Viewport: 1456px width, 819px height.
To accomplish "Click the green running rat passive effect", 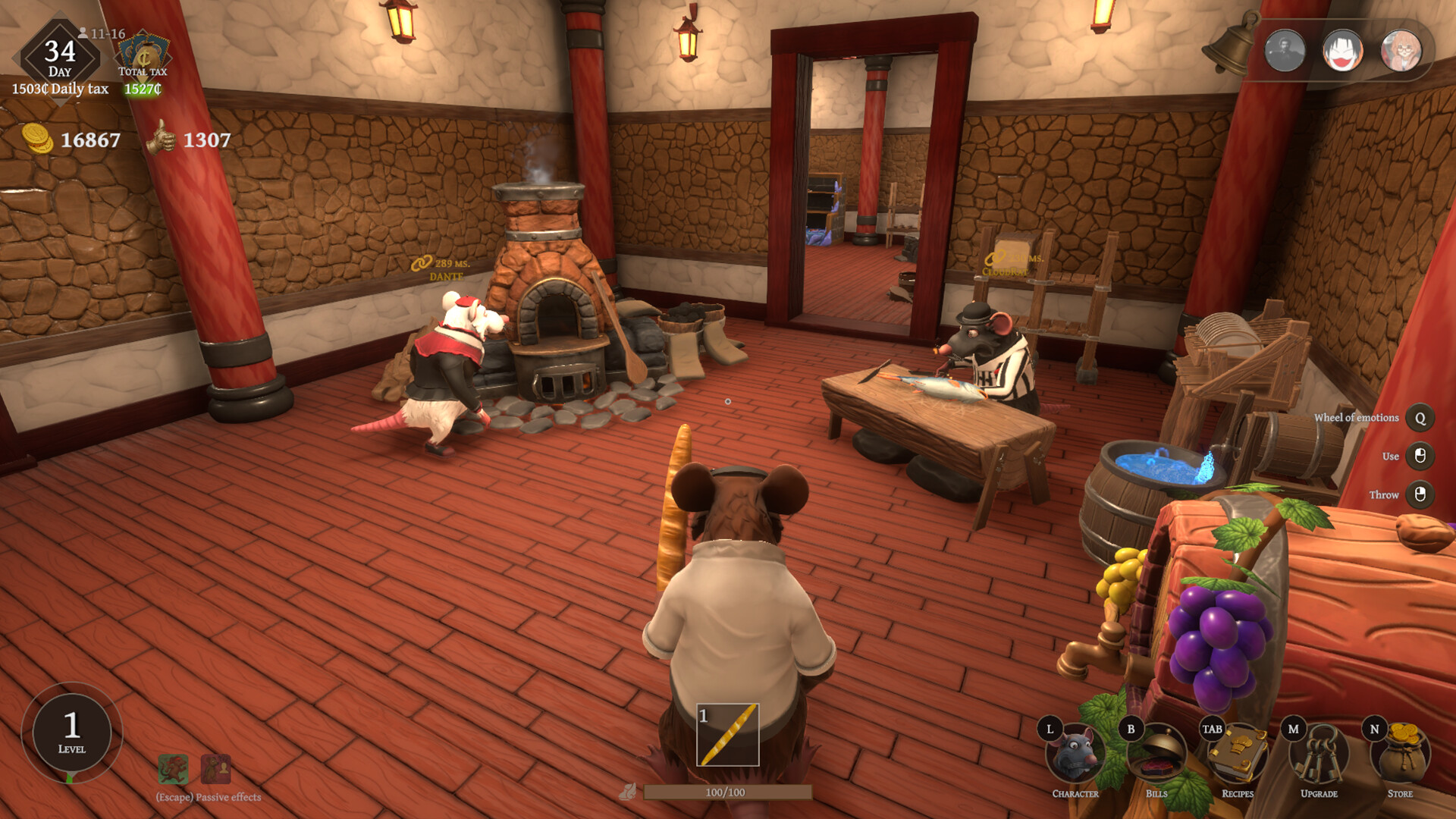I will pyautogui.click(x=173, y=769).
